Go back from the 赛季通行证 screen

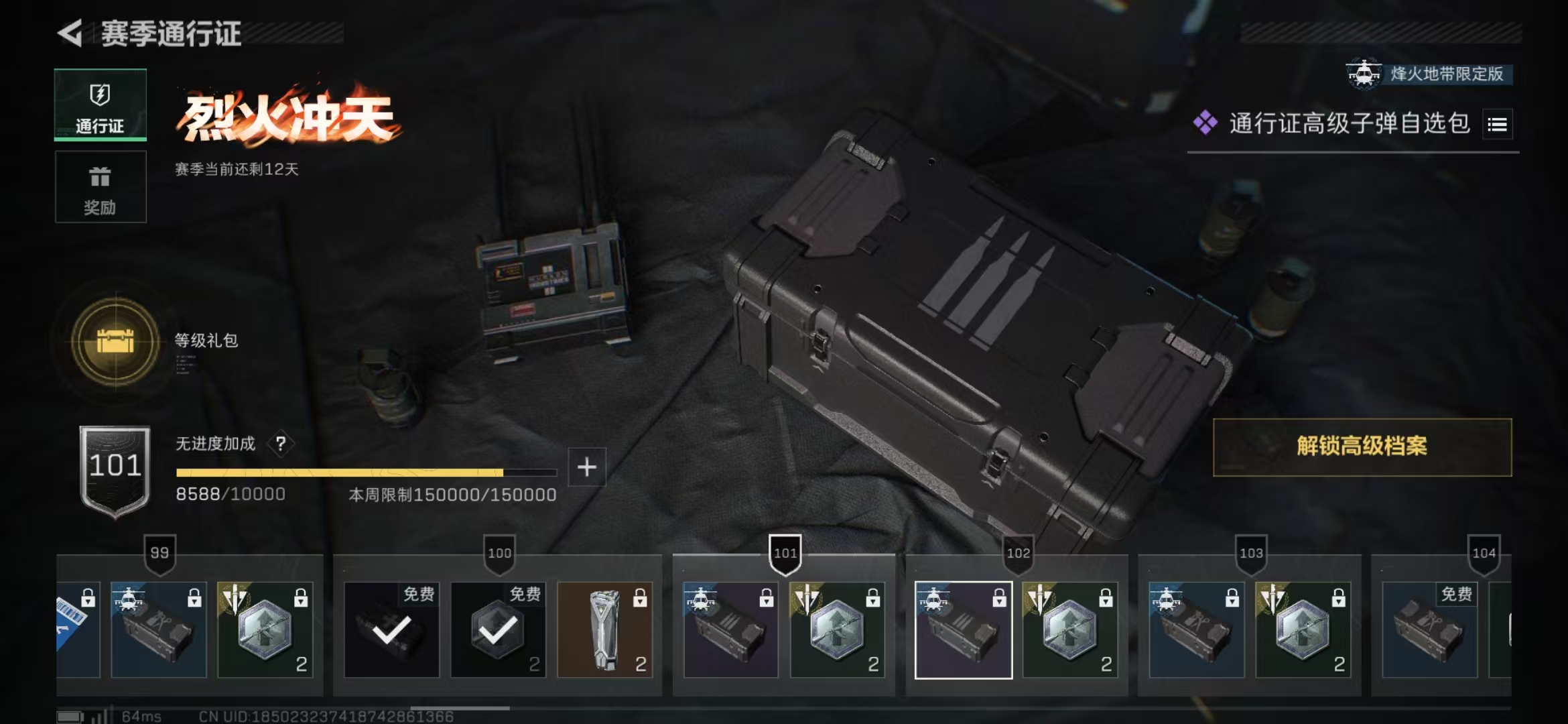tap(70, 33)
